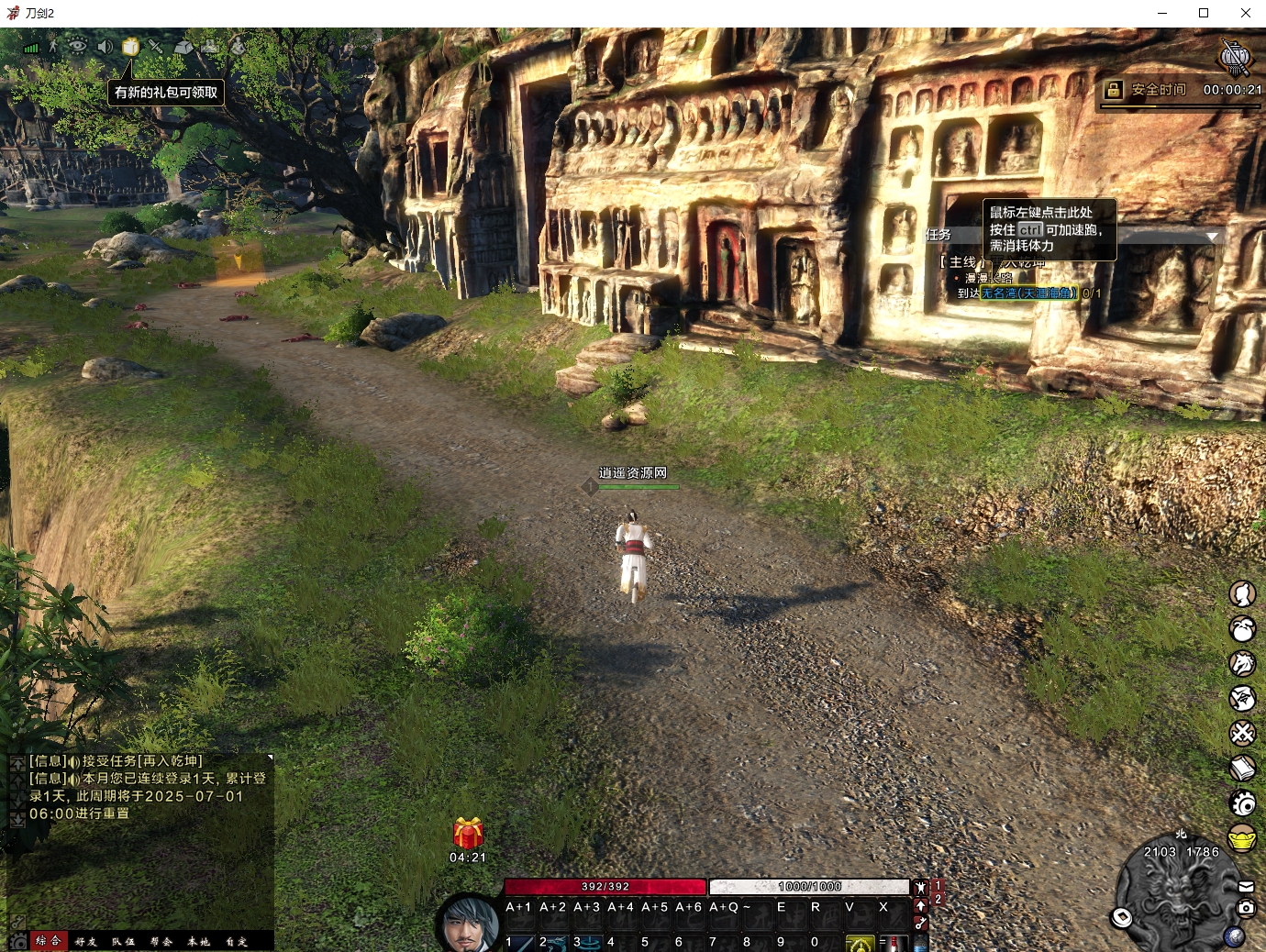Open the bag pouch icon
The height and width of the screenshot is (952, 1266).
click(x=1242, y=629)
